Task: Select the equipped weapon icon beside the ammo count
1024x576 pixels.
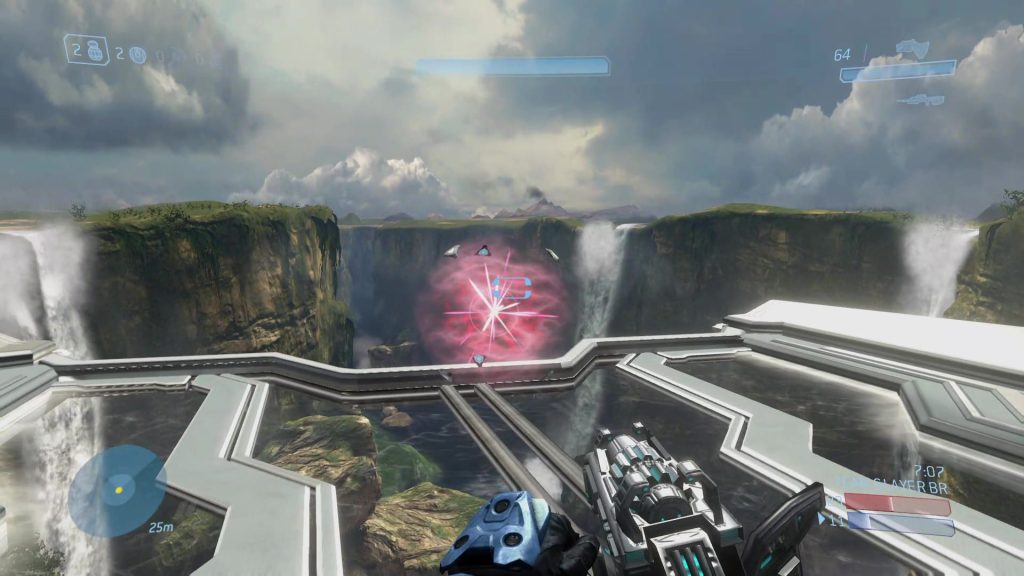Action: 912,47
